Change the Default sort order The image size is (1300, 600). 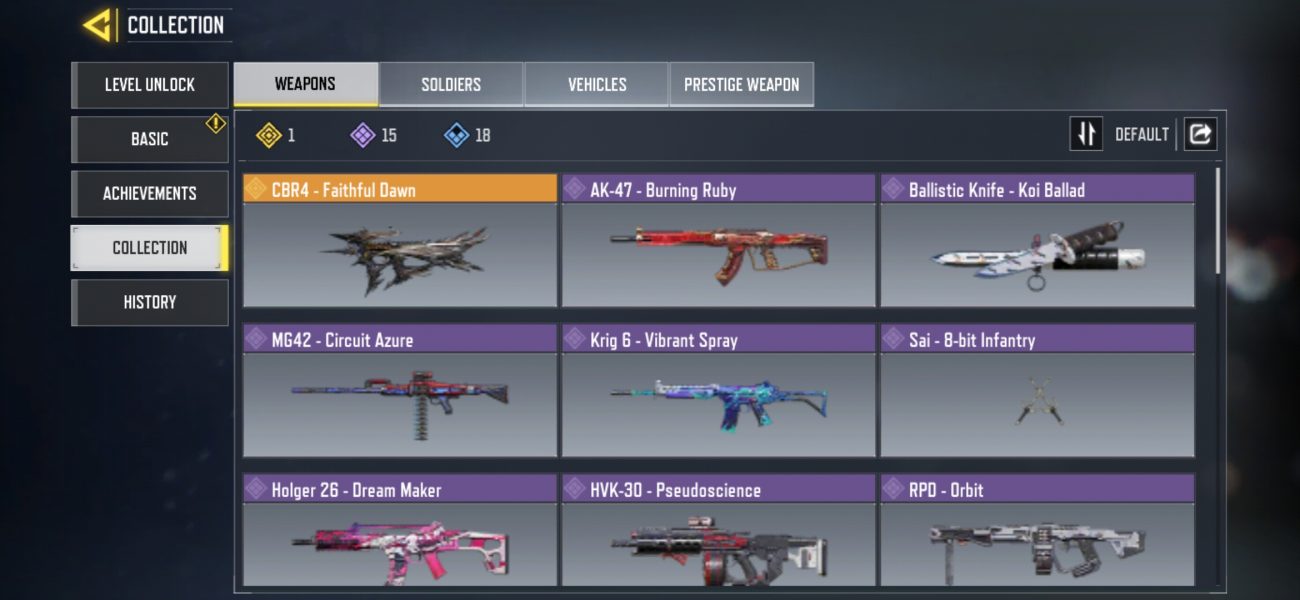1087,134
